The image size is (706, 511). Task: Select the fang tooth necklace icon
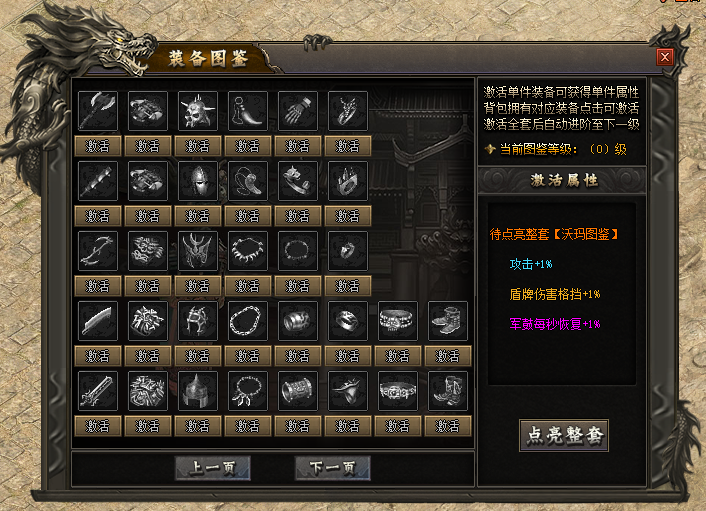click(x=248, y=250)
